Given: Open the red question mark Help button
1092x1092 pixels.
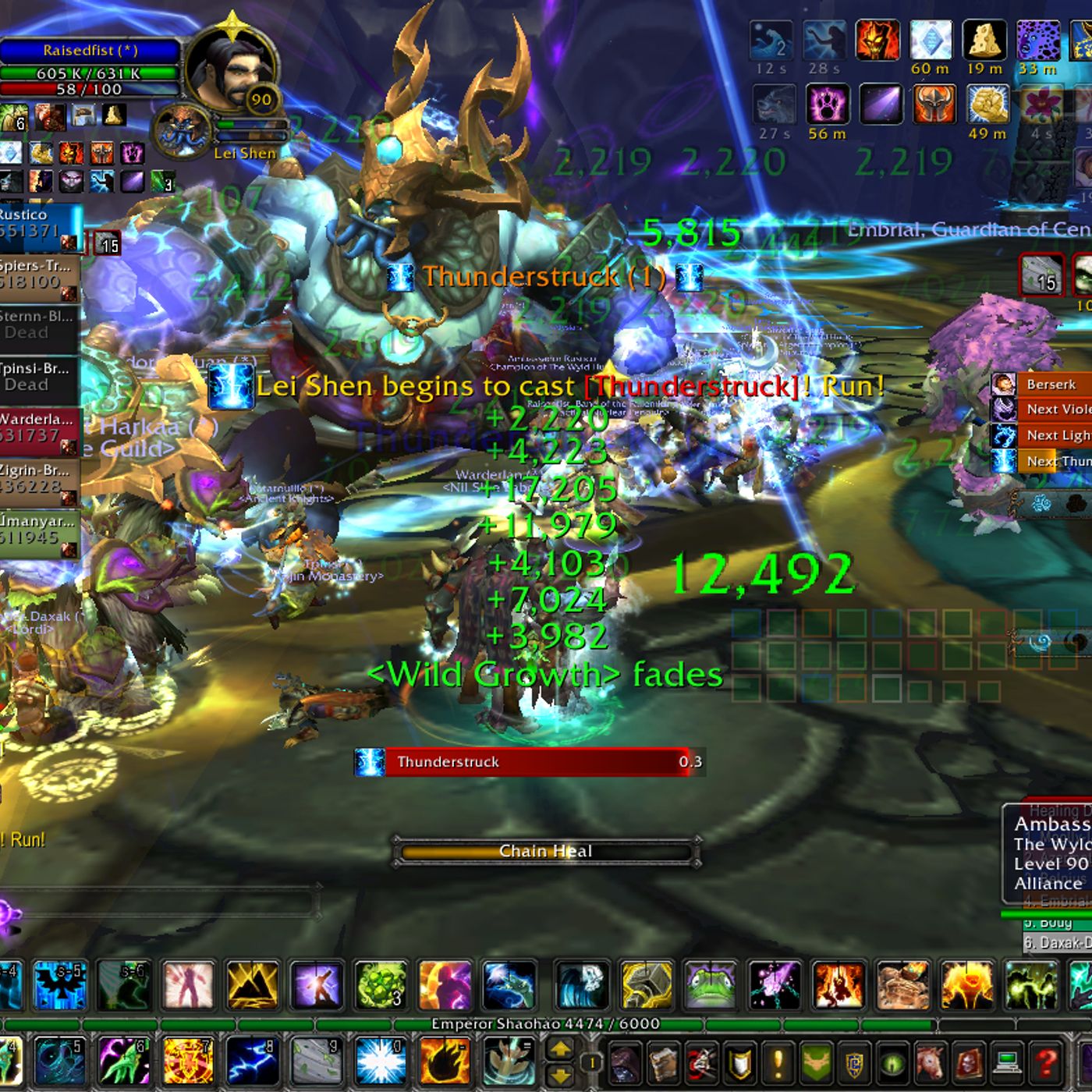Looking at the screenshot, I should [x=1046, y=1062].
